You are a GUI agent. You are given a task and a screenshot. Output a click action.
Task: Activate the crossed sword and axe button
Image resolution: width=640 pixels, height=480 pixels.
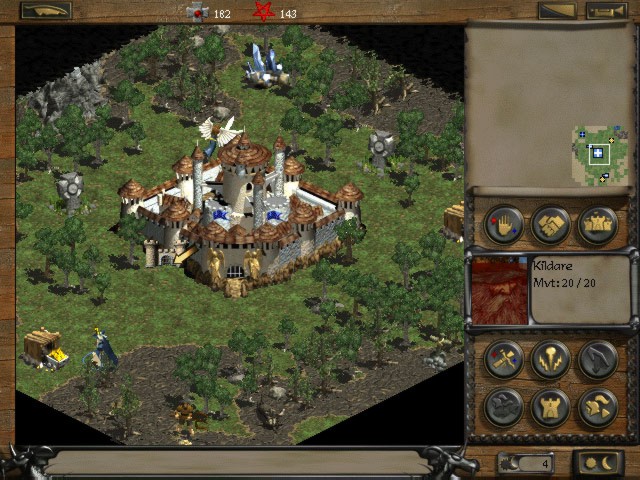504,359
